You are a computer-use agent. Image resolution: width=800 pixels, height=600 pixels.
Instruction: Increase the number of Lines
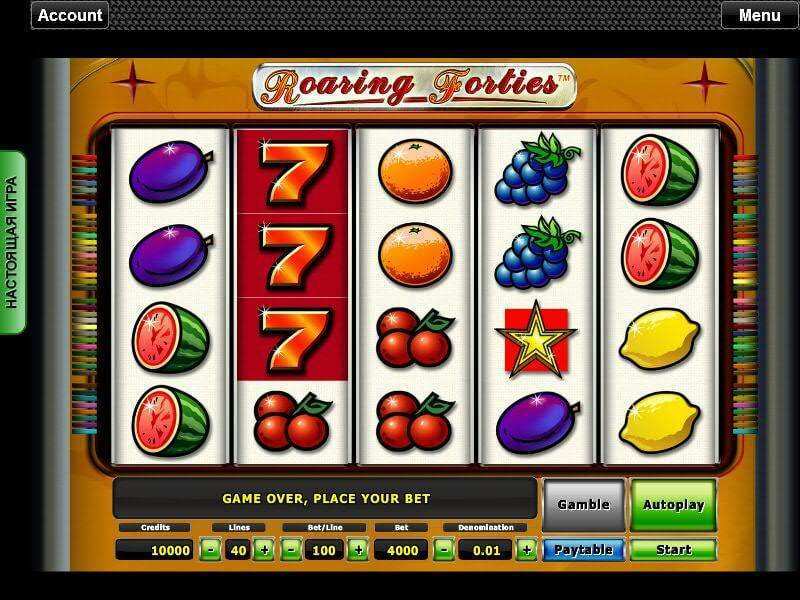click(263, 549)
